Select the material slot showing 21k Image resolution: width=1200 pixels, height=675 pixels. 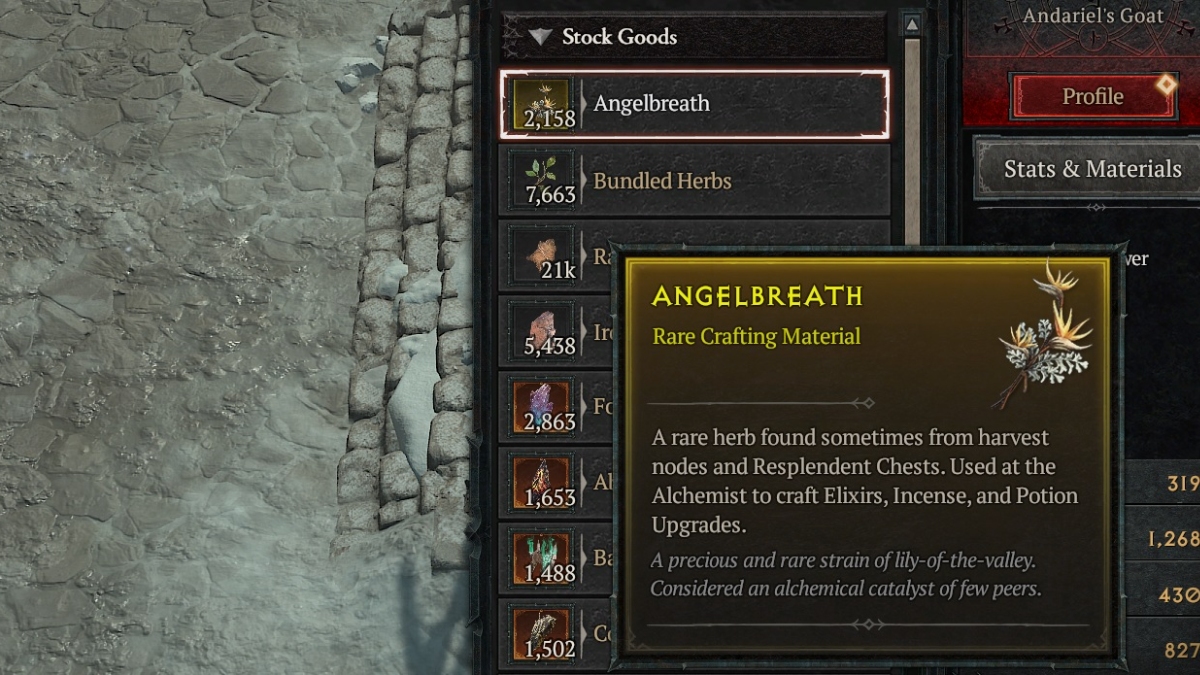[x=543, y=257]
